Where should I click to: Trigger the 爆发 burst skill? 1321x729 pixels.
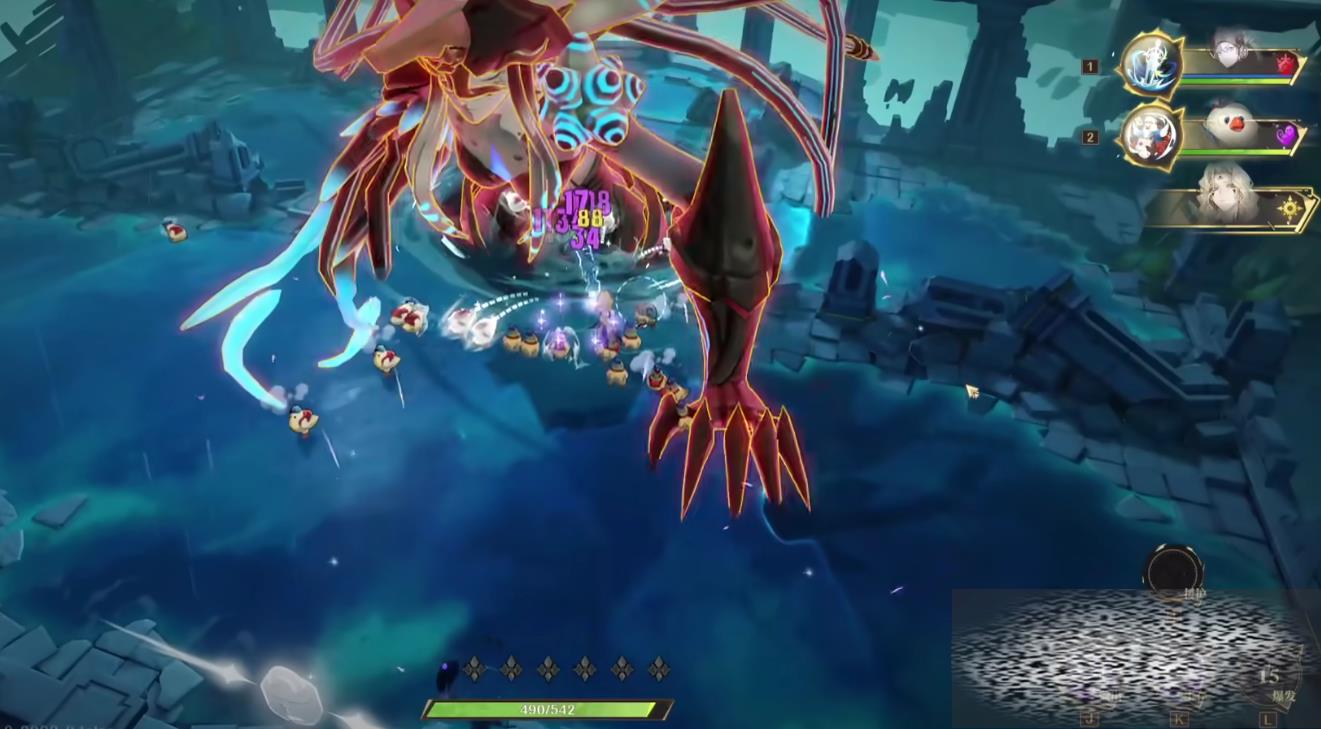coord(1270,682)
